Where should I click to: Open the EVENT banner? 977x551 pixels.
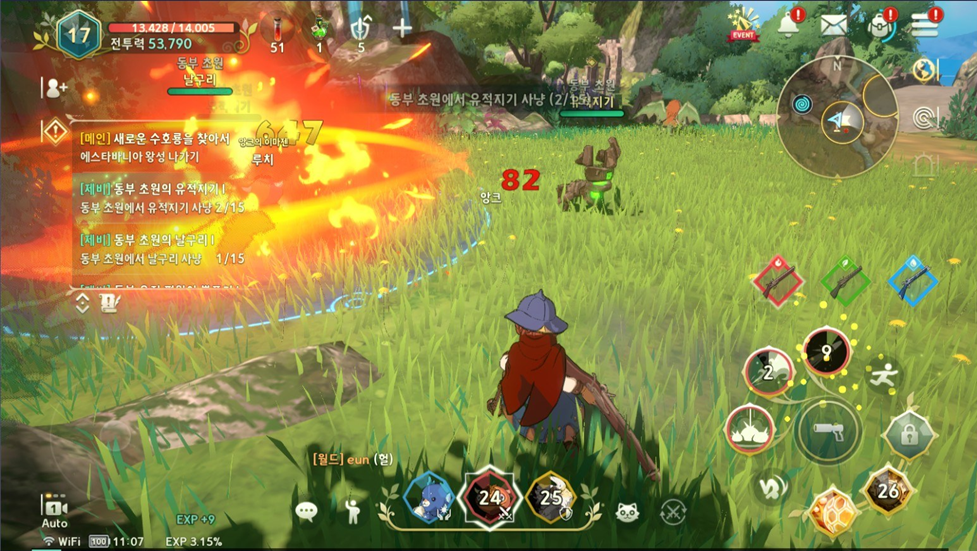(x=743, y=23)
